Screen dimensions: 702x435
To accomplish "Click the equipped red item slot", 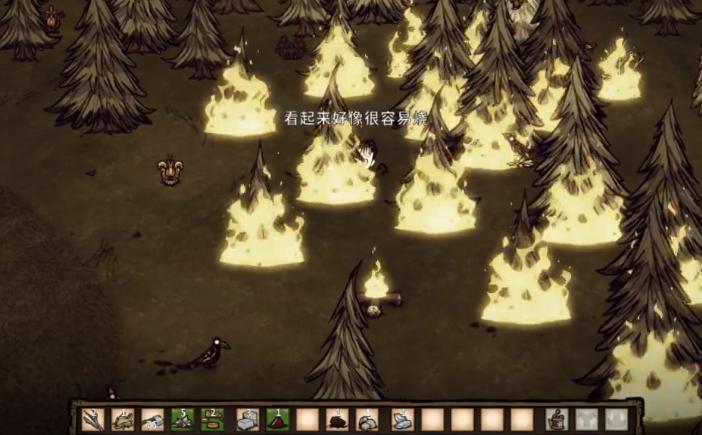I will [553, 420].
